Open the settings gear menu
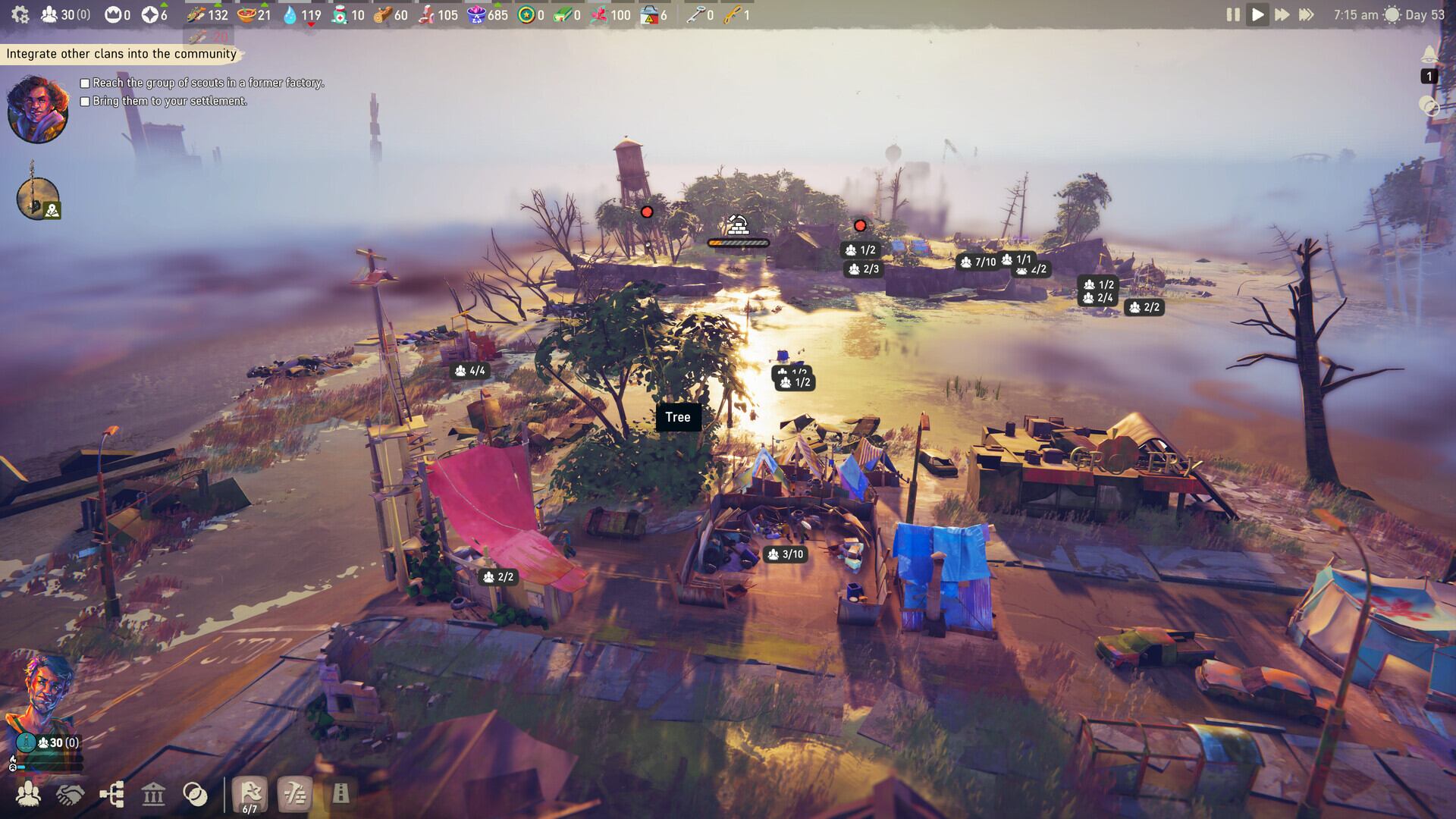 tap(20, 14)
